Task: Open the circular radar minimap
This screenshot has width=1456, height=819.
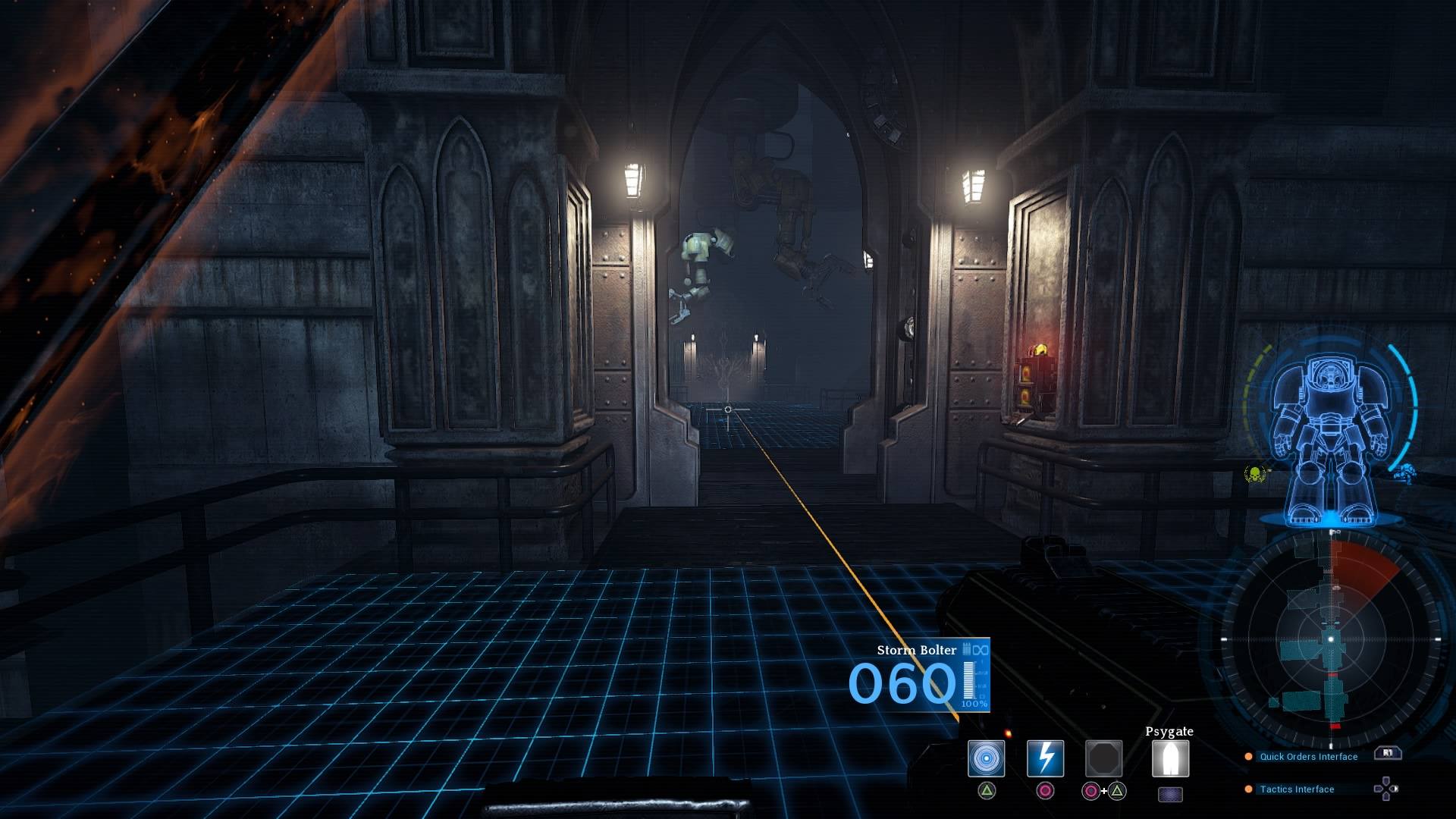Action: coord(1331,641)
